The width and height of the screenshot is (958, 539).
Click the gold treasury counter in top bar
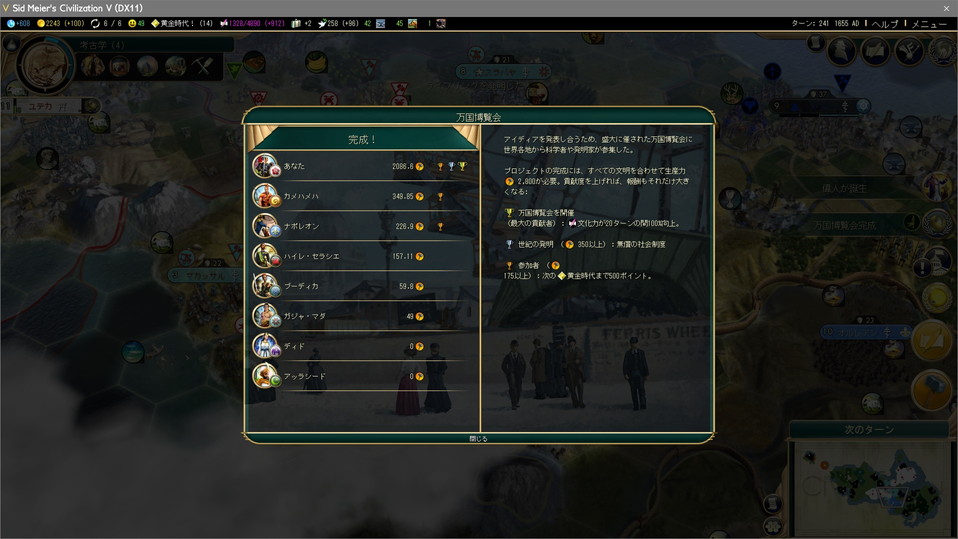tap(62, 24)
